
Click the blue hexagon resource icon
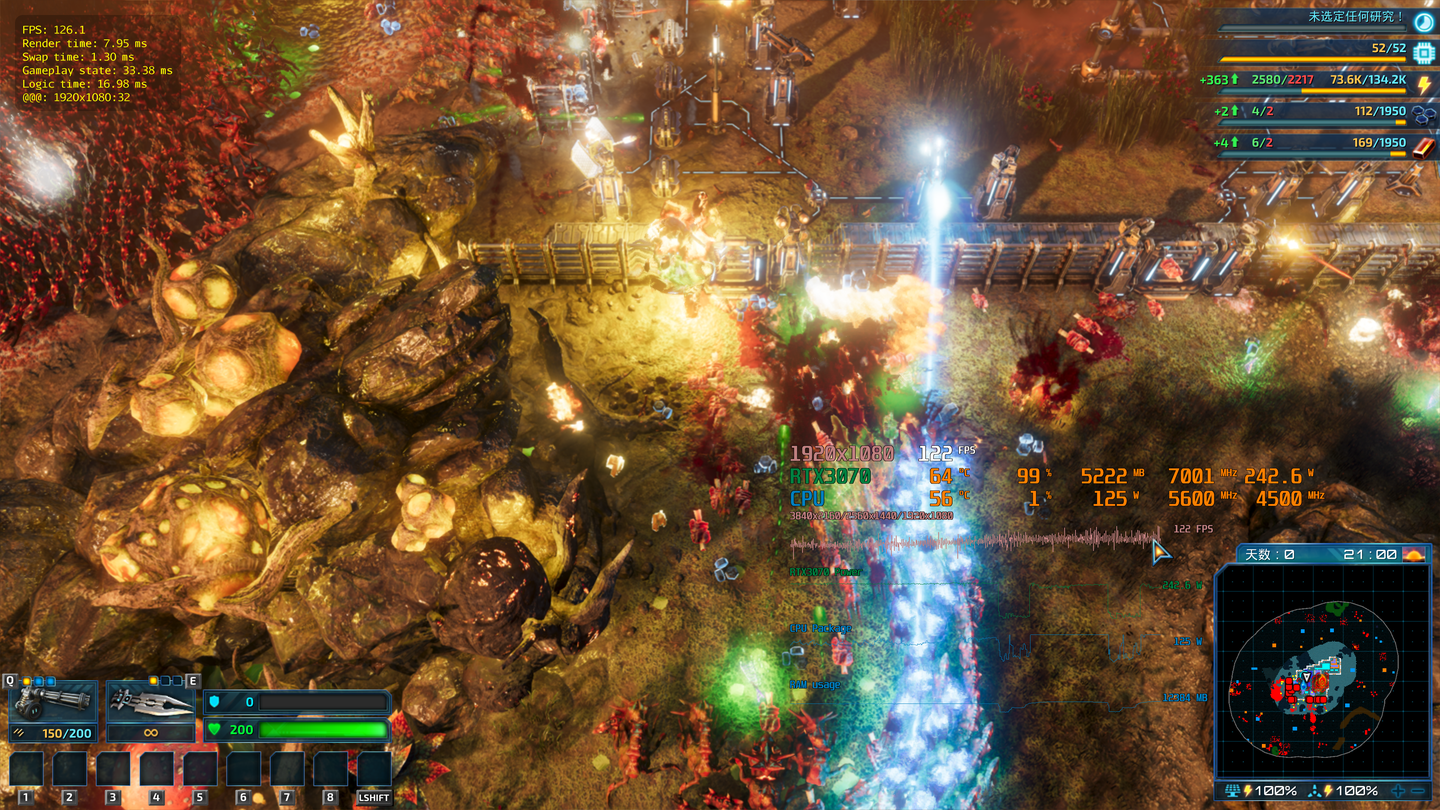tap(1423, 116)
